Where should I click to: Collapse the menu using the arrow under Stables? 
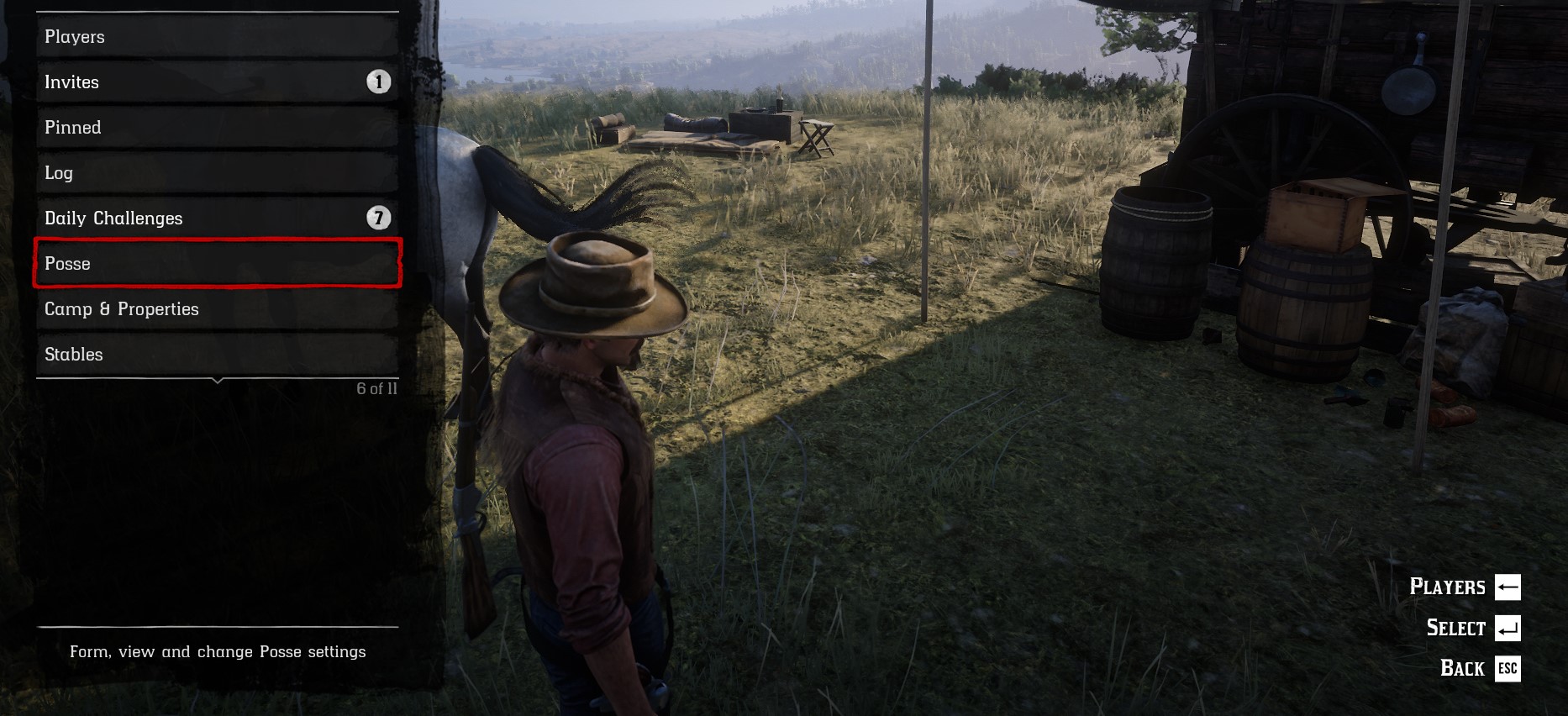[218, 382]
